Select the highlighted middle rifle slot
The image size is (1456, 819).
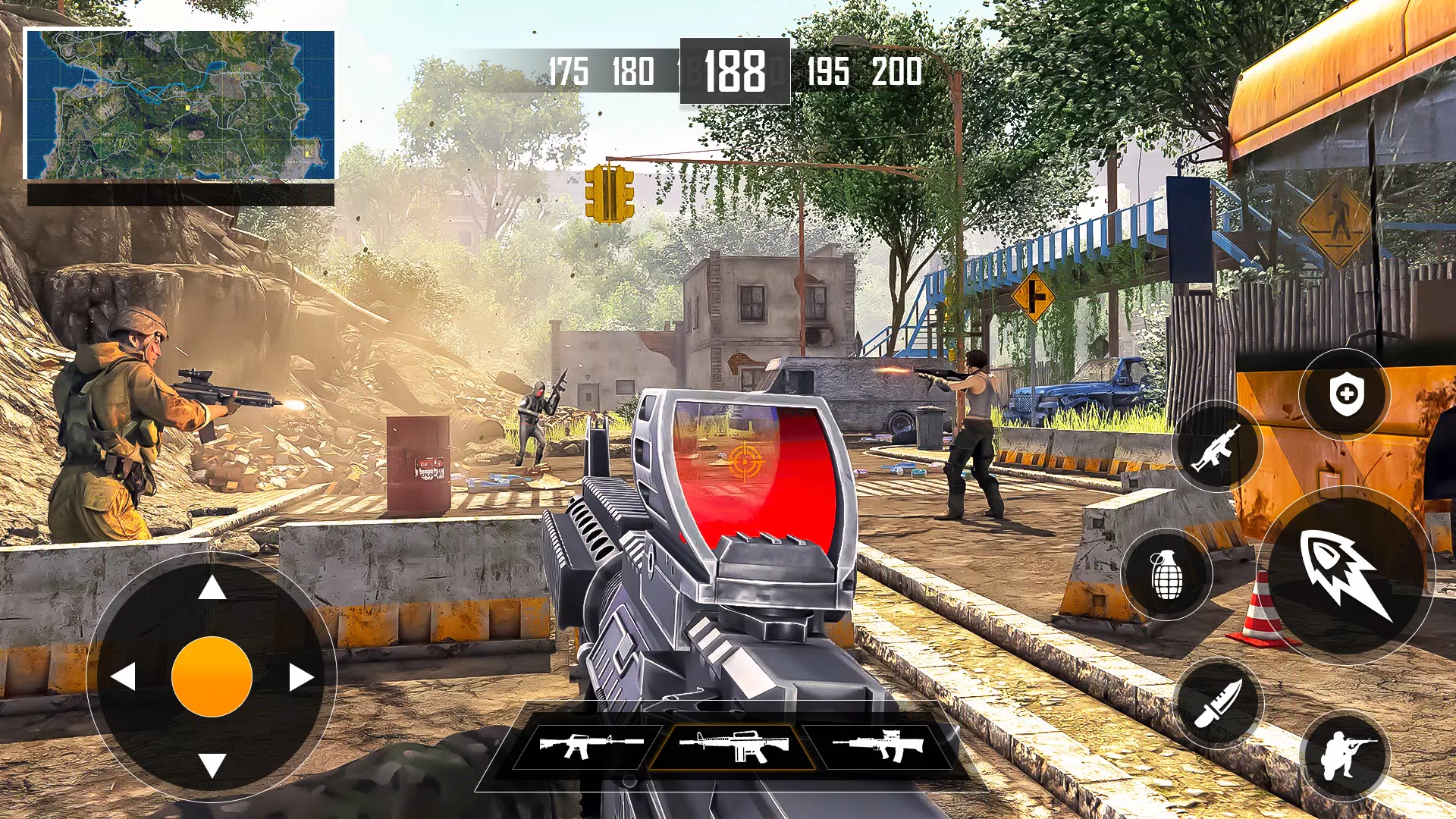click(733, 745)
